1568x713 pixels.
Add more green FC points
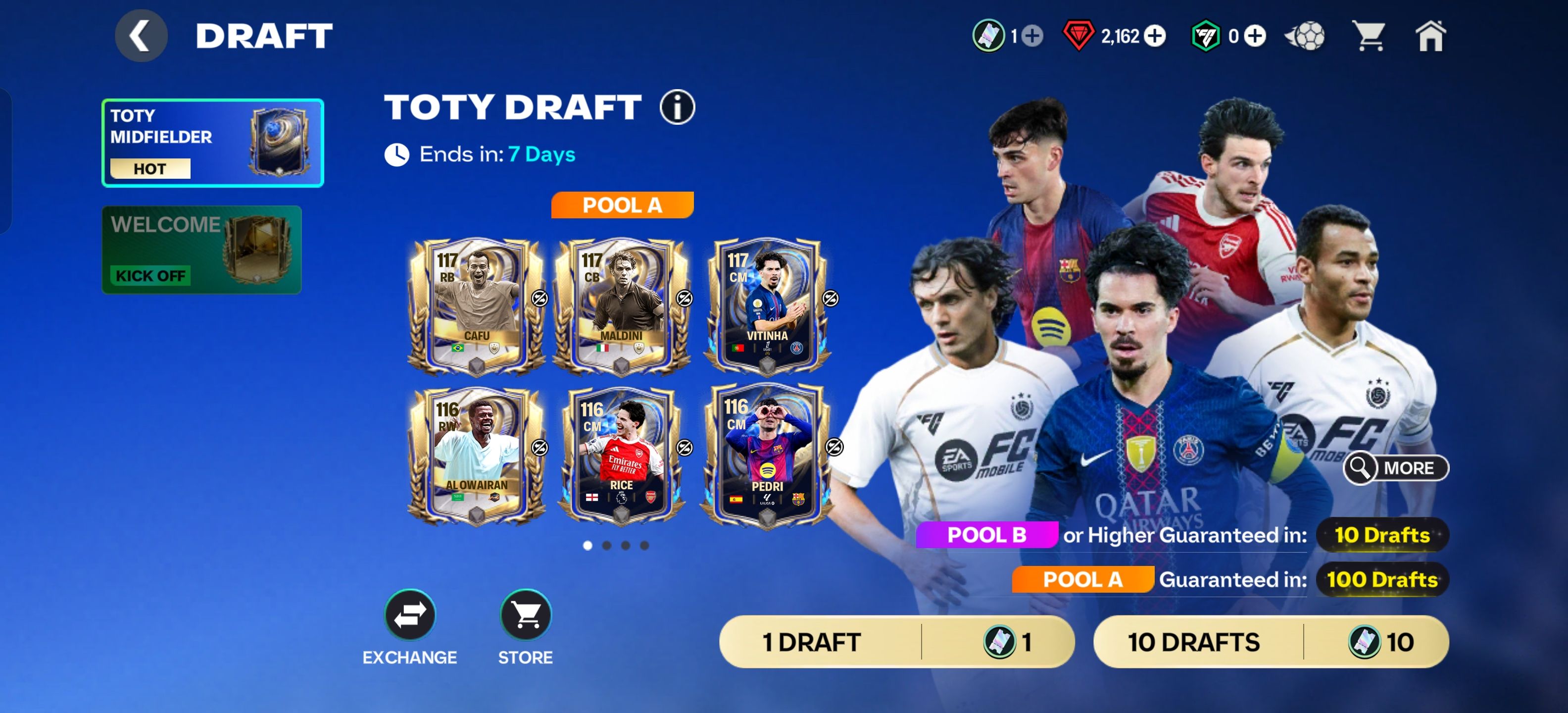click(x=1255, y=37)
